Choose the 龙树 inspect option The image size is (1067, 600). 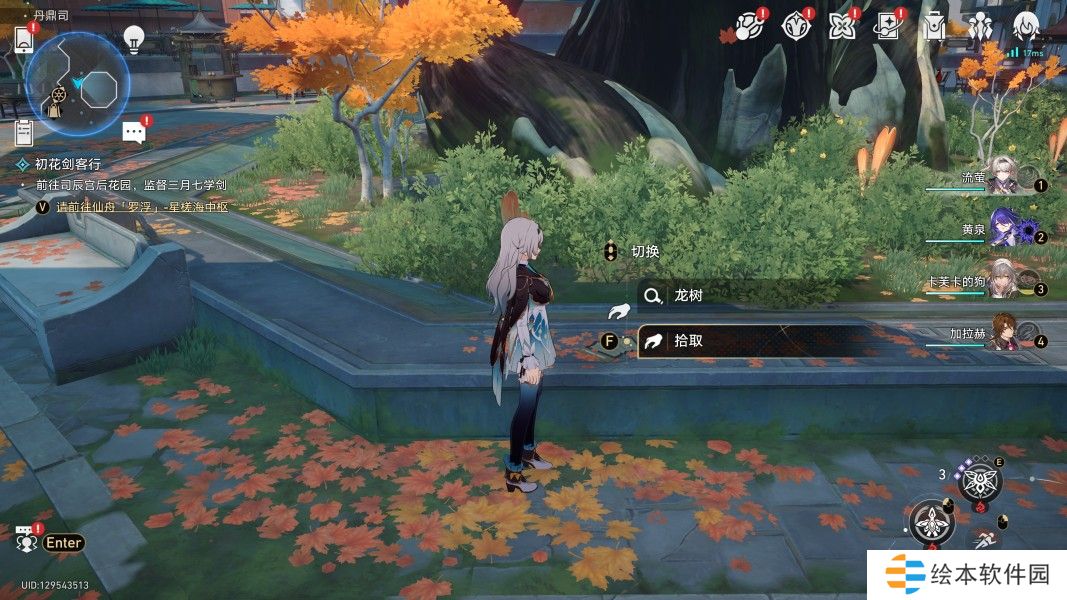click(x=690, y=296)
